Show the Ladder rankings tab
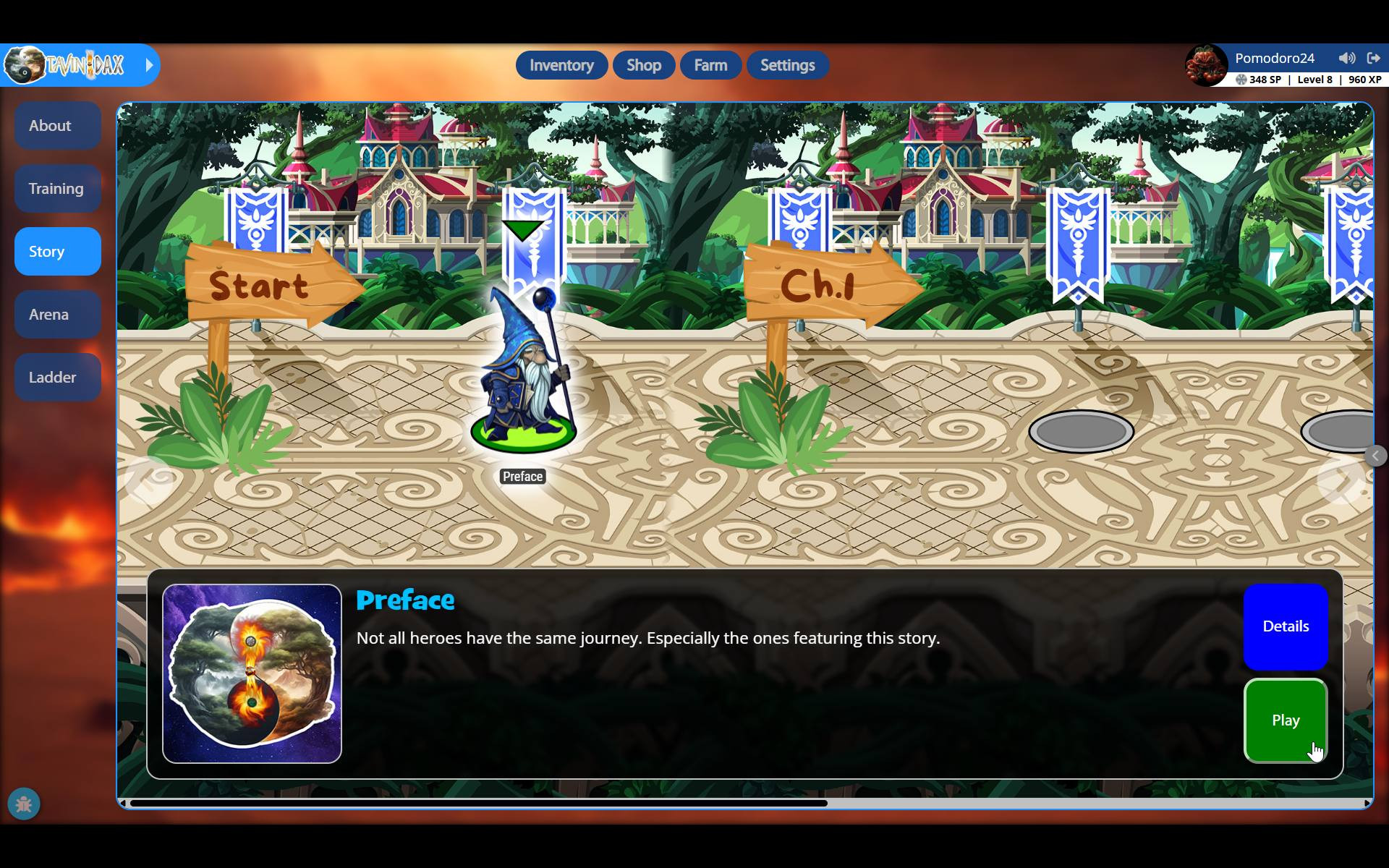Image resolution: width=1389 pixels, height=868 pixels. pos(57,378)
